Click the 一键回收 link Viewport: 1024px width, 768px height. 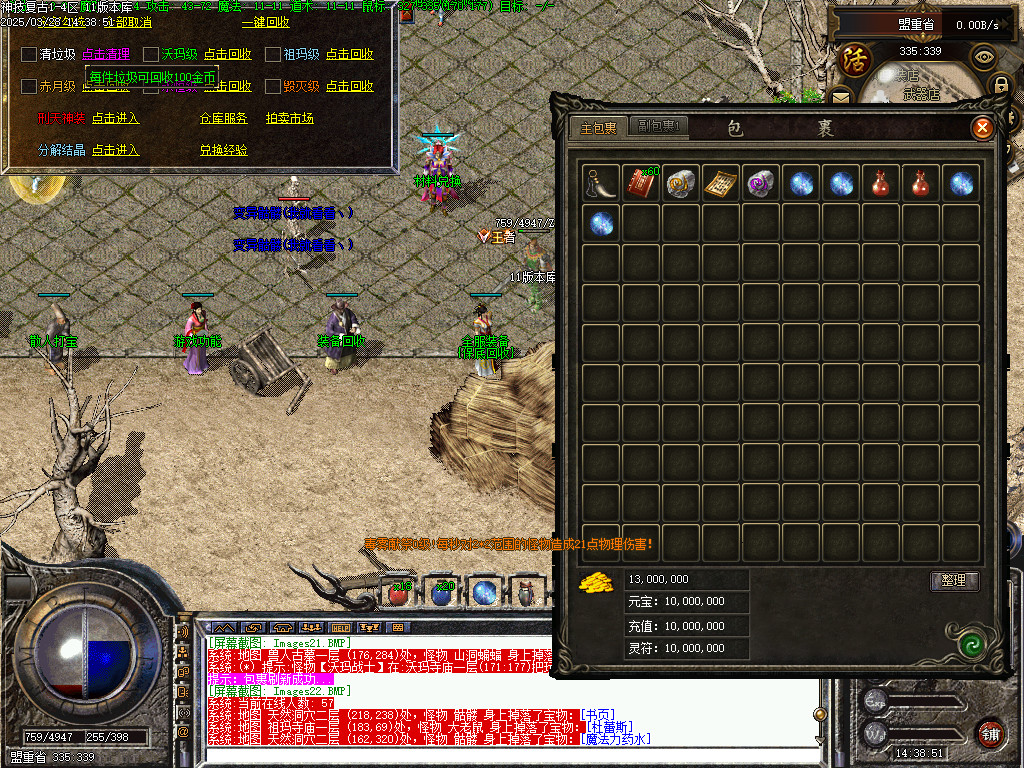point(265,22)
